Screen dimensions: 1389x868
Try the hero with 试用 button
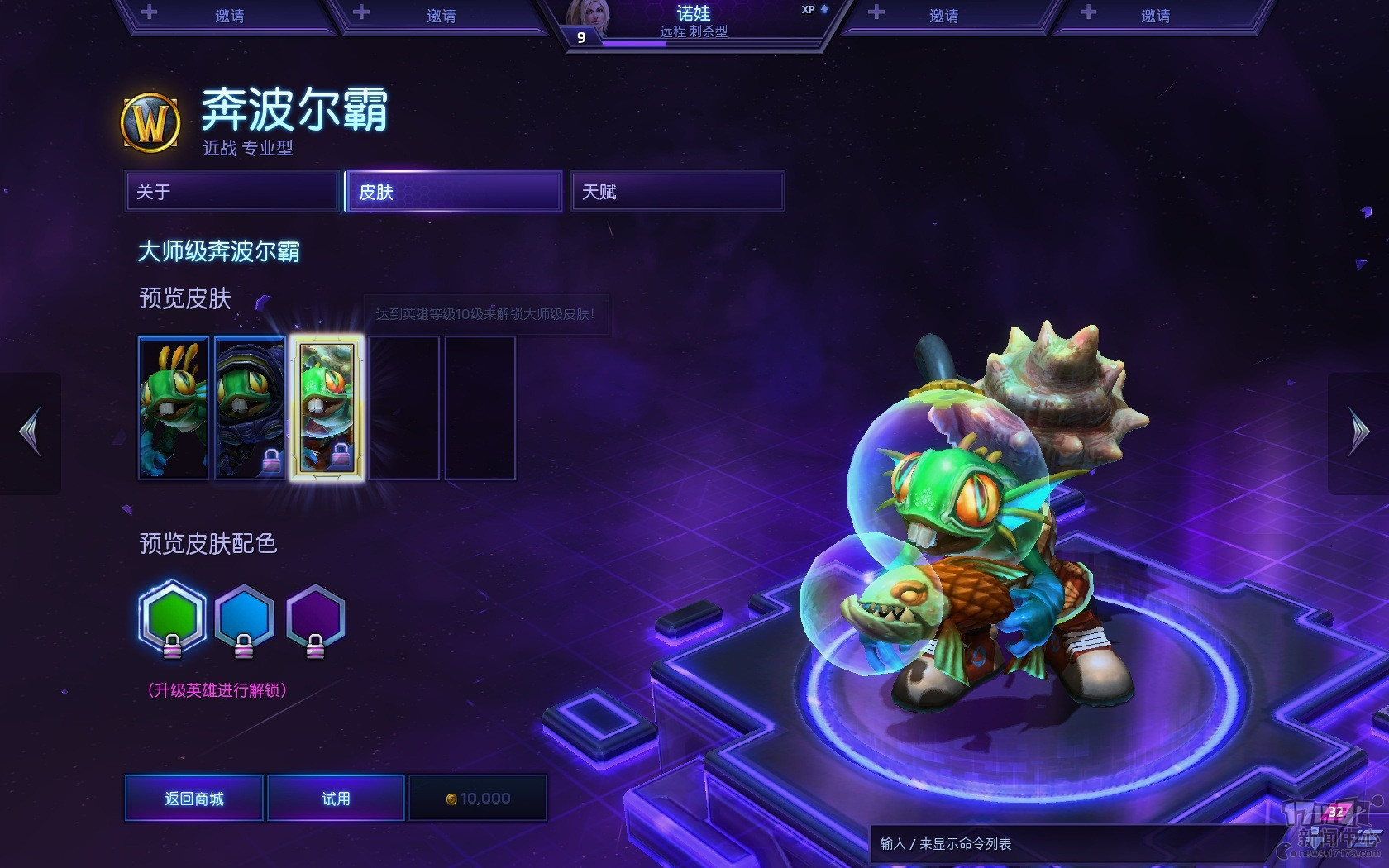(x=336, y=798)
